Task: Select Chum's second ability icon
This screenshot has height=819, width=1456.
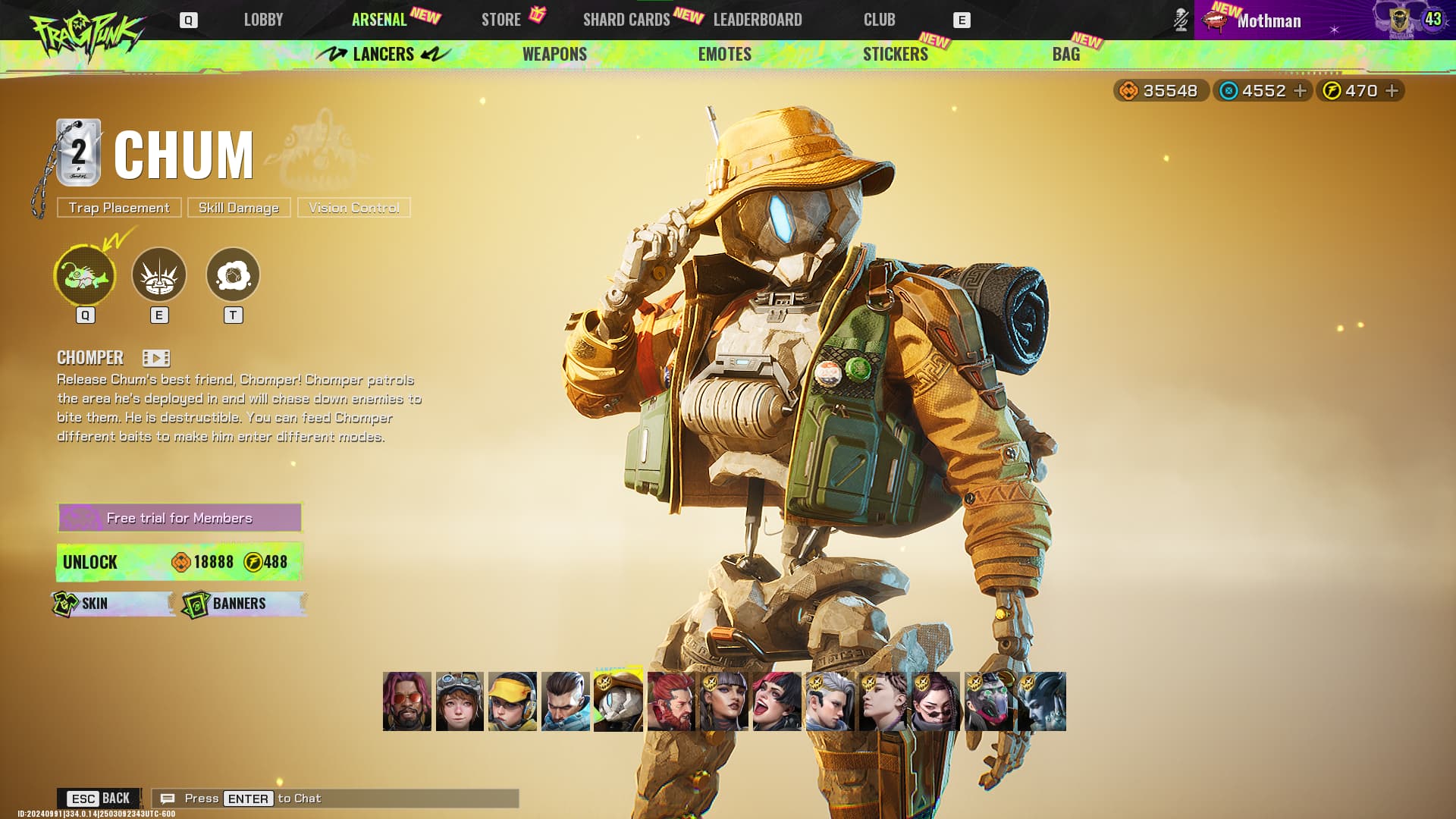Action: coord(159,275)
